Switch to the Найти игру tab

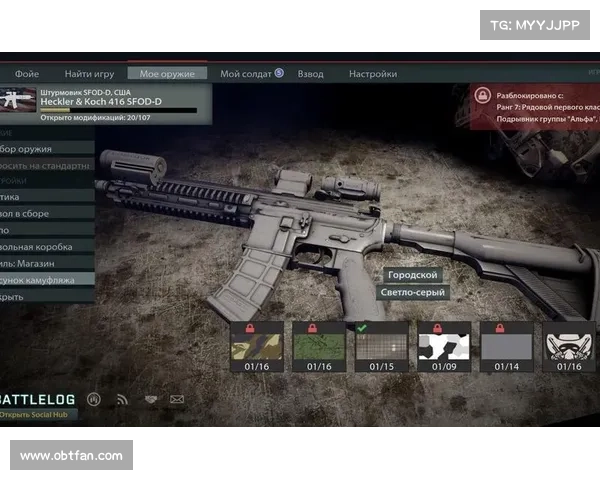coord(89,74)
